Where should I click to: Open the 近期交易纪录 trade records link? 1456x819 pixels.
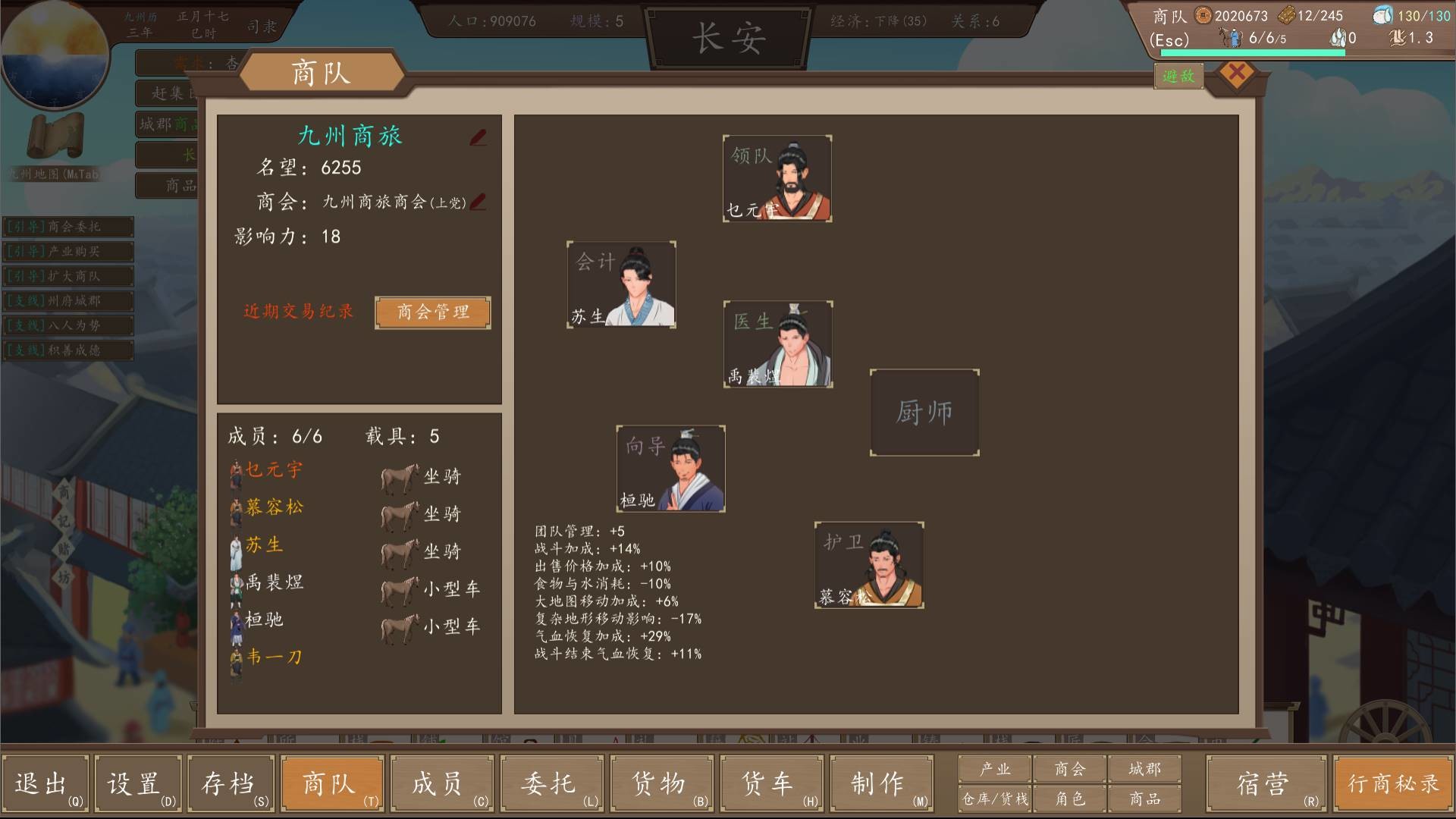[297, 310]
